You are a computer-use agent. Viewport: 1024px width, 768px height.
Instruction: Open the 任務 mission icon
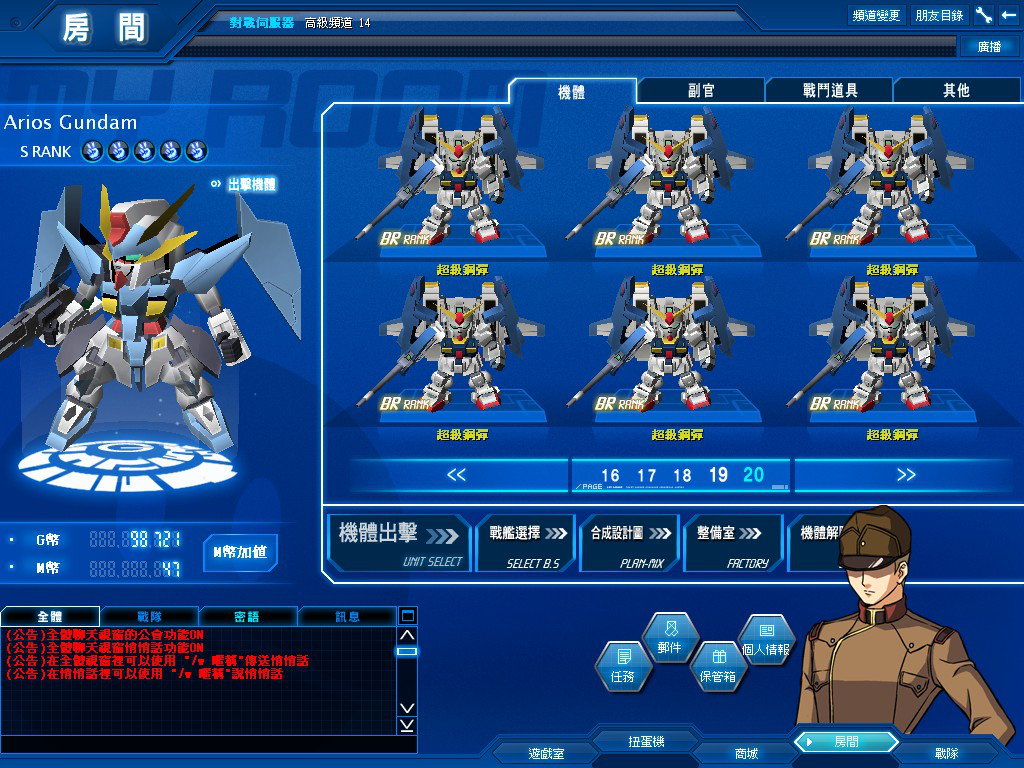621,666
